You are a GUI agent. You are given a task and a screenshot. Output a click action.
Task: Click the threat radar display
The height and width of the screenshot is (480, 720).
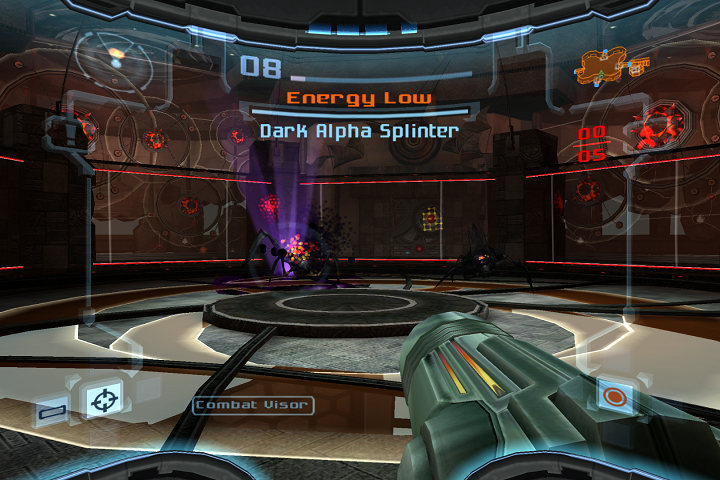point(113,58)
